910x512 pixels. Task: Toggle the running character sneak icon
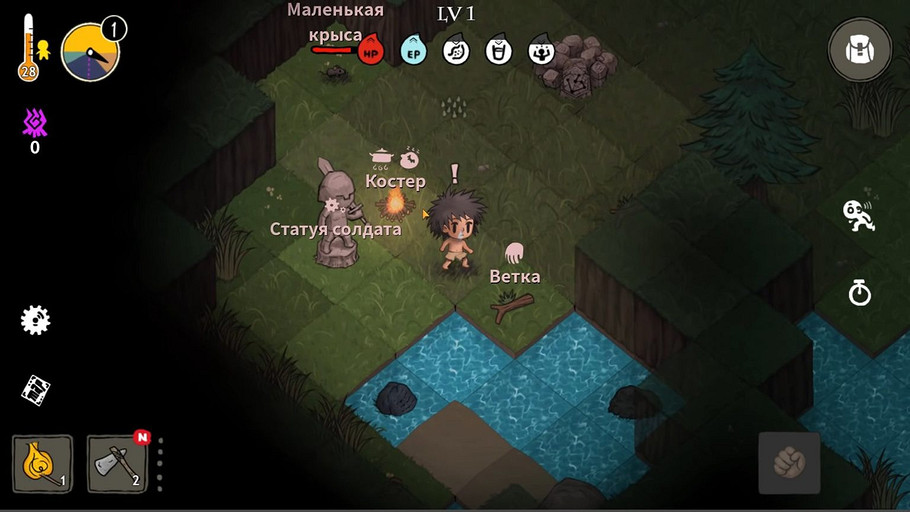click(x=858, y=215)
